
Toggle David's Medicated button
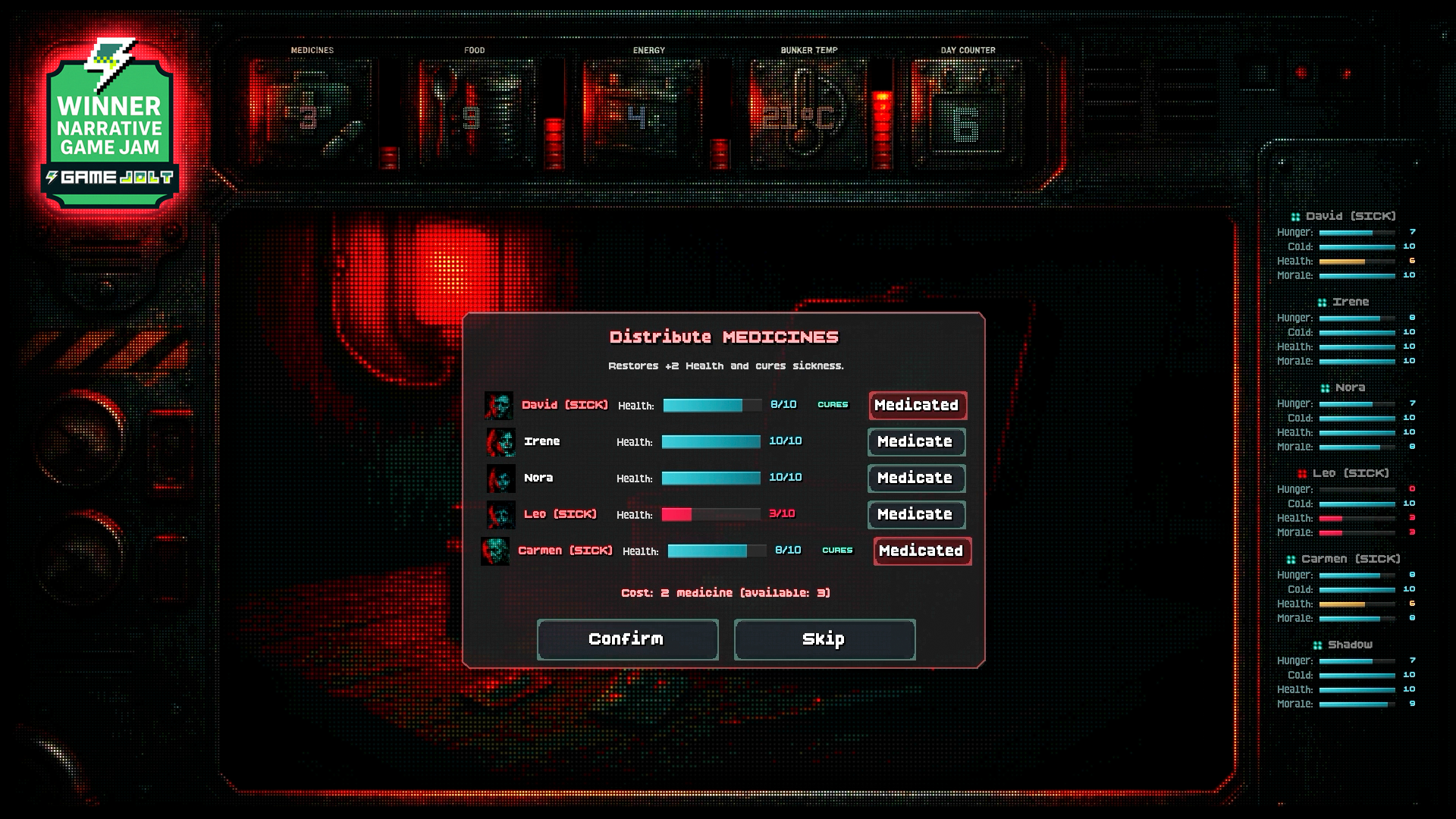pos(918,406)
